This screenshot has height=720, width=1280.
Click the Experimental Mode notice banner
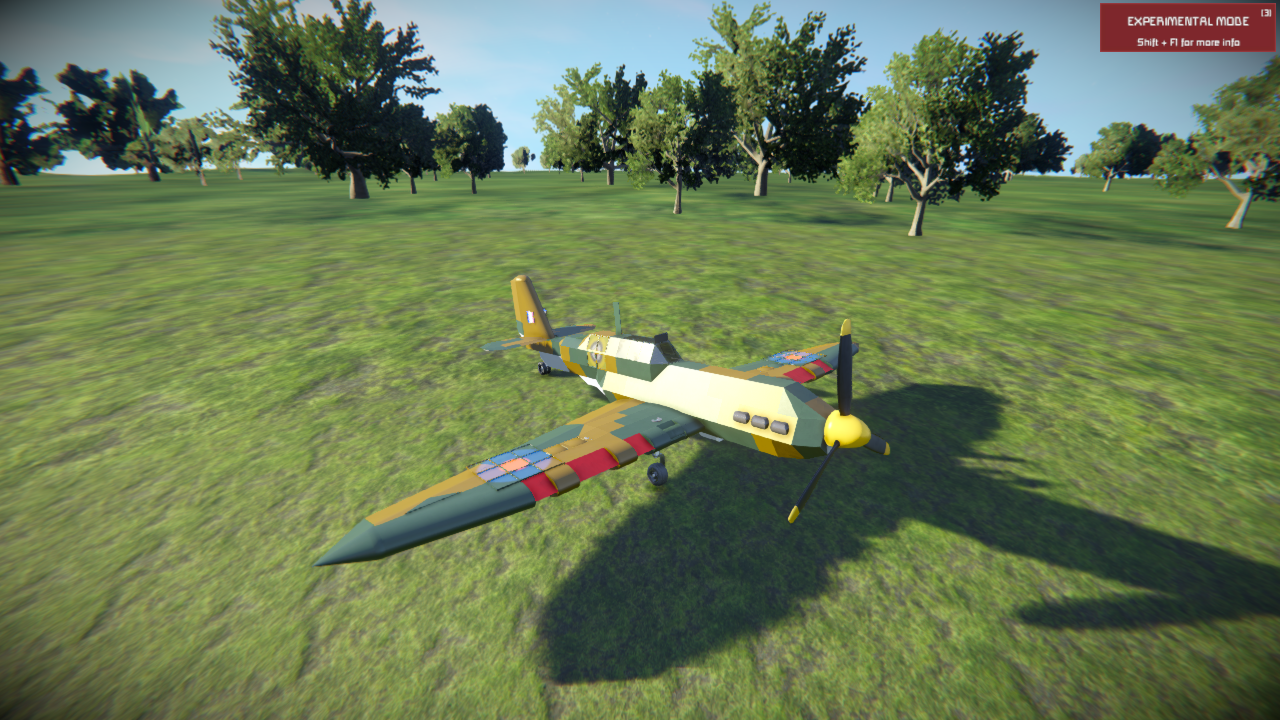[x=1187, y=28]
